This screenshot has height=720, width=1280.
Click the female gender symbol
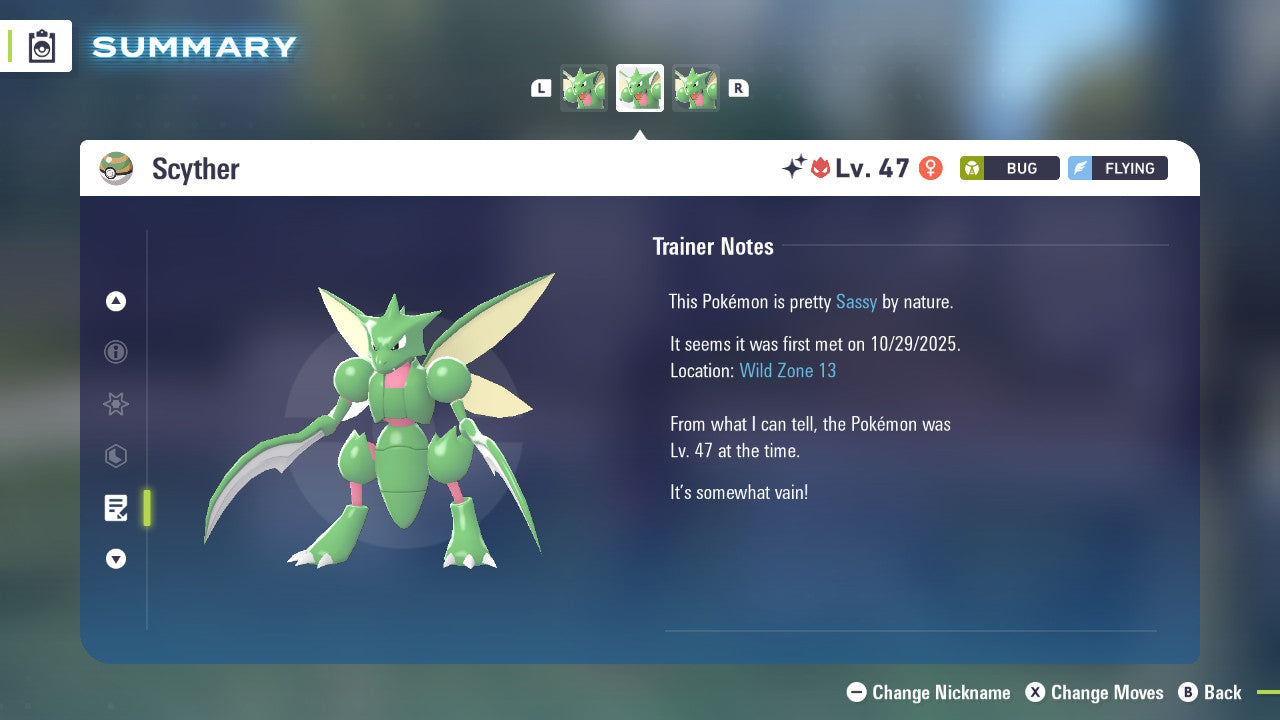[930, 168]
